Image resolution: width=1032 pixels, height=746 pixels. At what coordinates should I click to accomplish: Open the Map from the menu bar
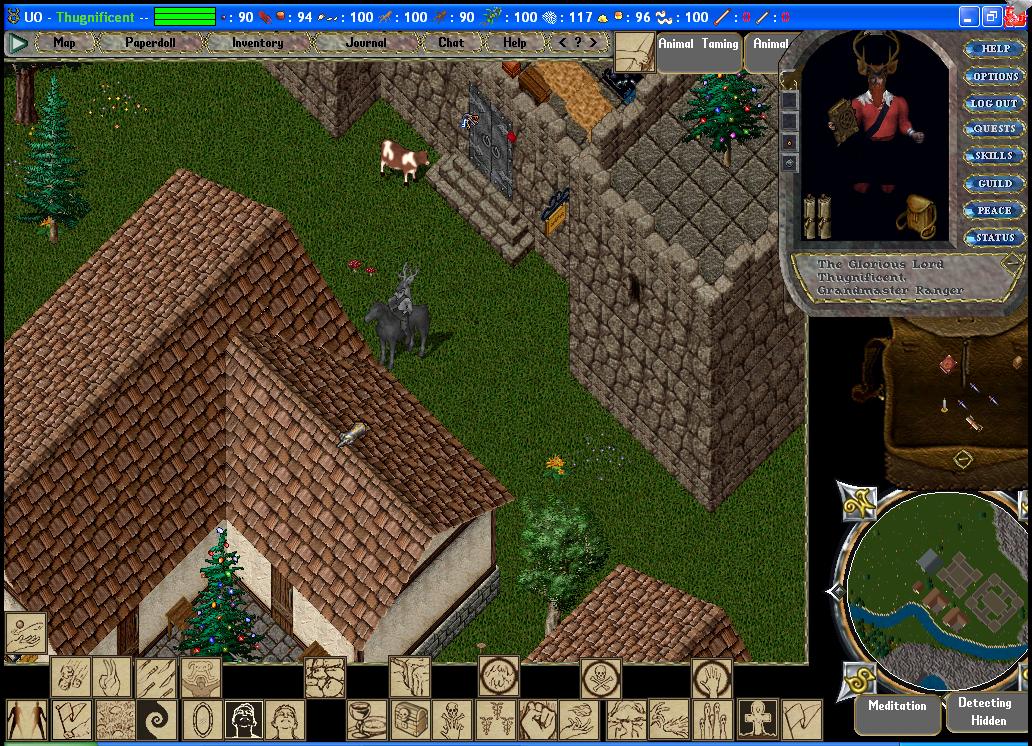(x=64, y=43)
